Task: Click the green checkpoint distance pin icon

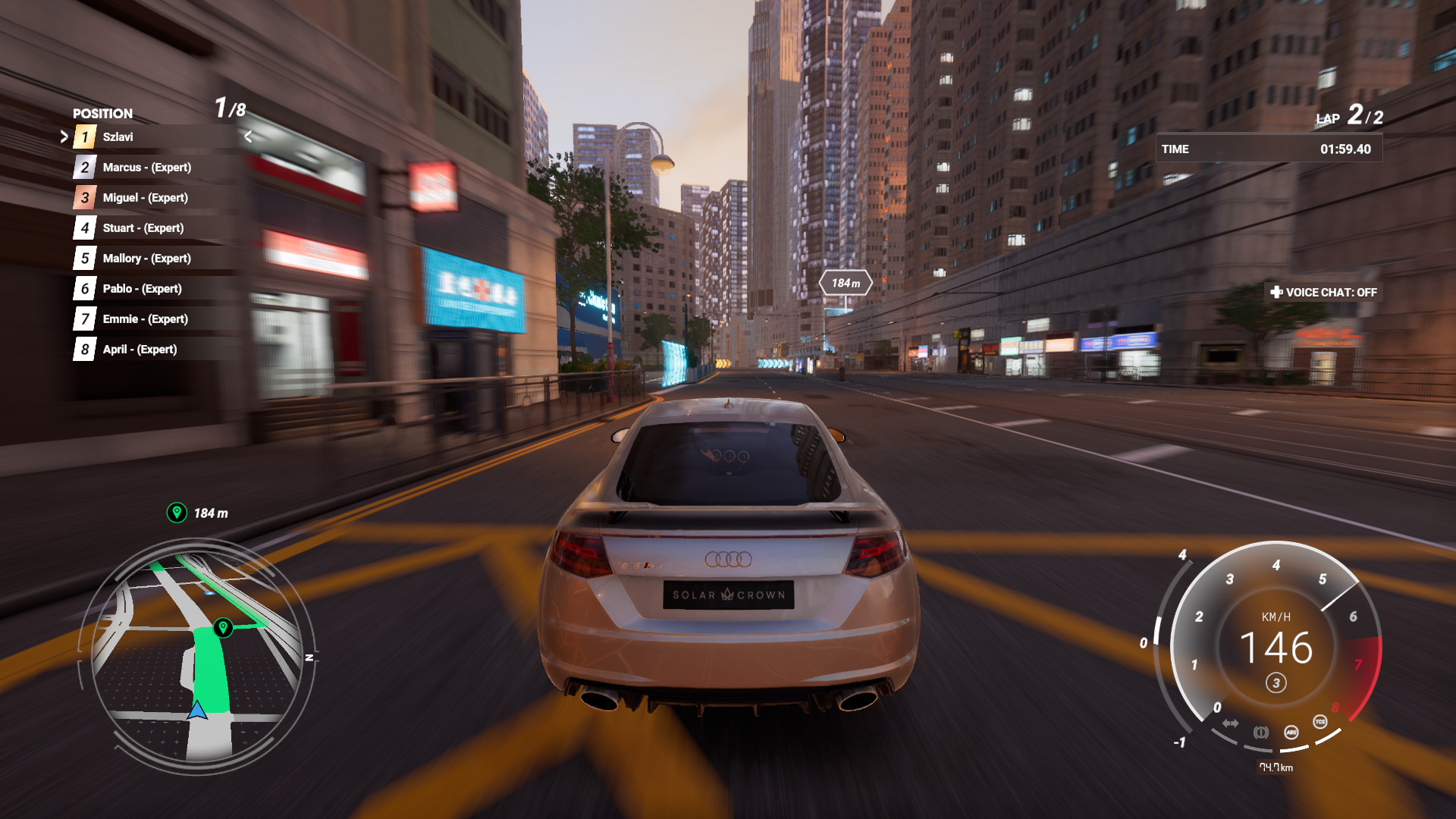Action: point(177,513)
